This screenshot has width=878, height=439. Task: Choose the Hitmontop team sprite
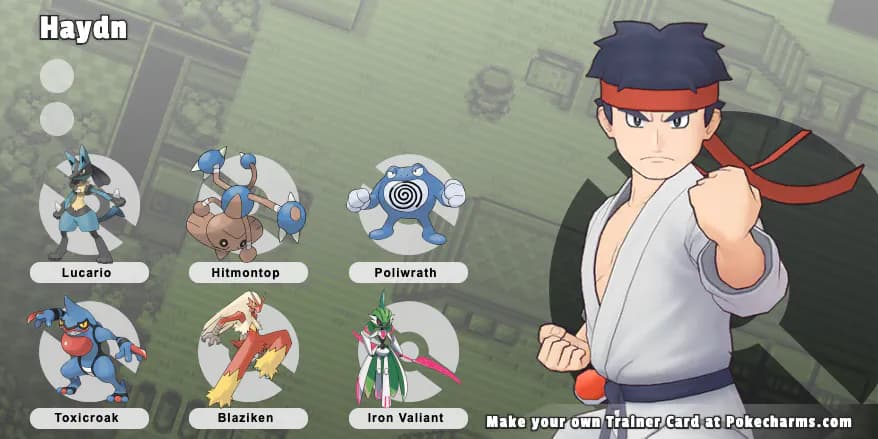[244, 205]
